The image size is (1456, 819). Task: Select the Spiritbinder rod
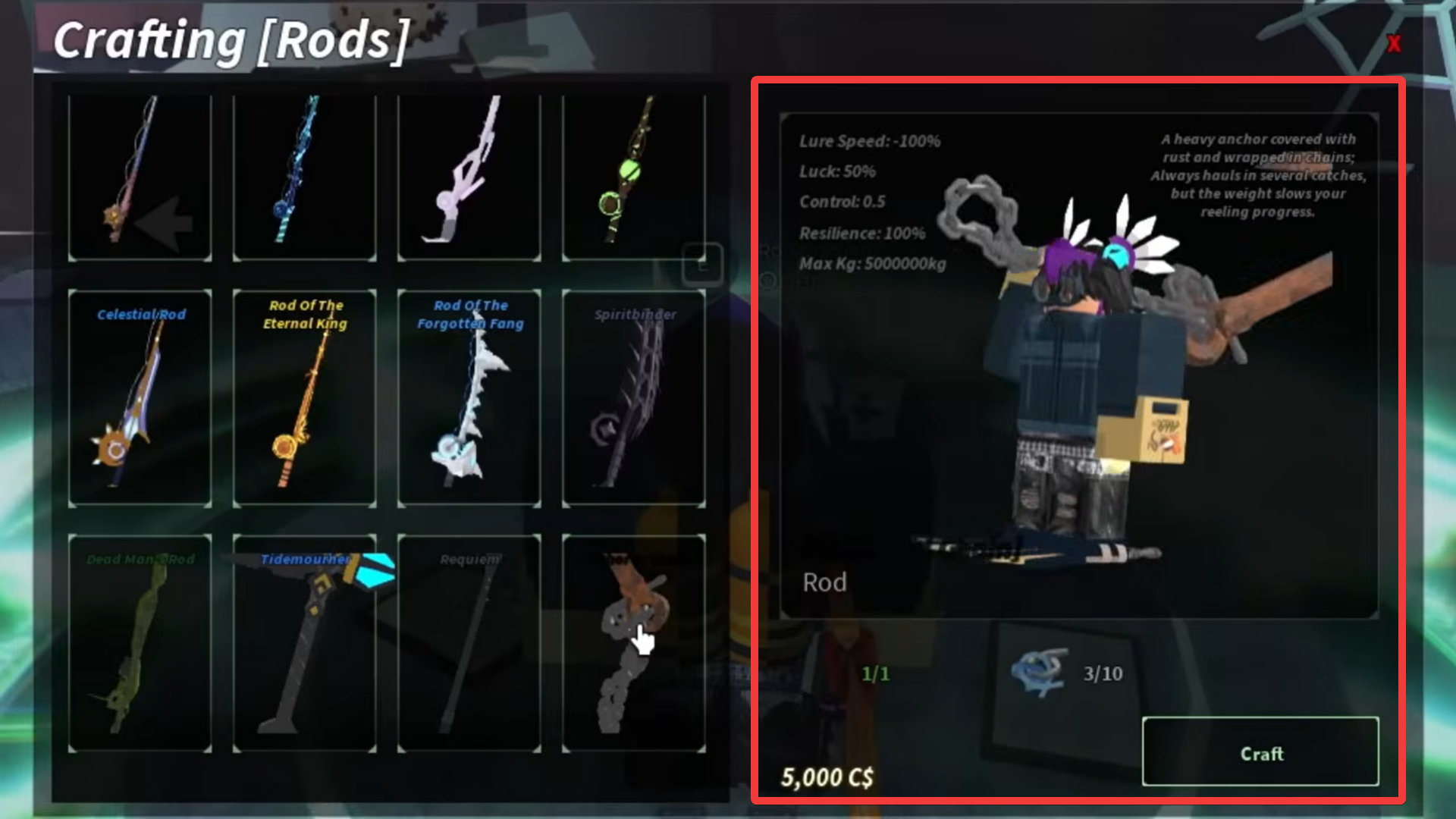633,398
